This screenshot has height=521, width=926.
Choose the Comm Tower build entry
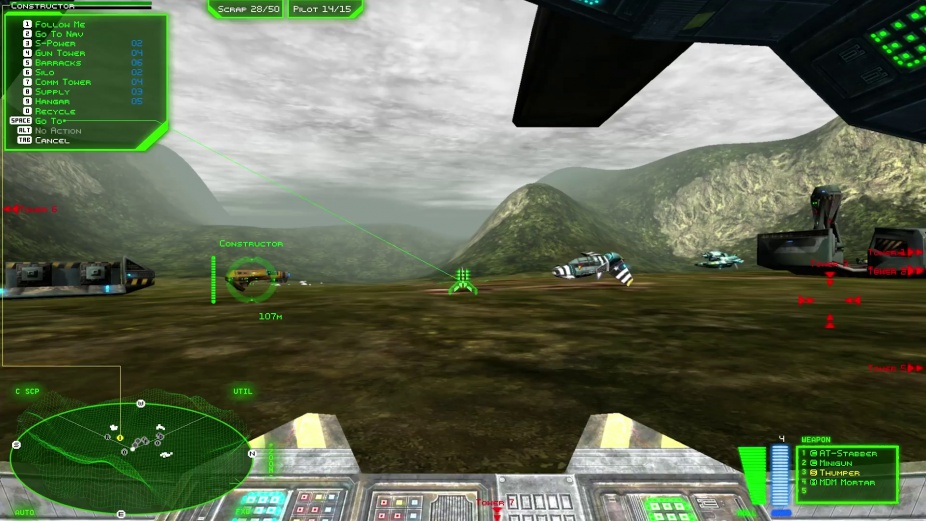(x=62, y=82)
